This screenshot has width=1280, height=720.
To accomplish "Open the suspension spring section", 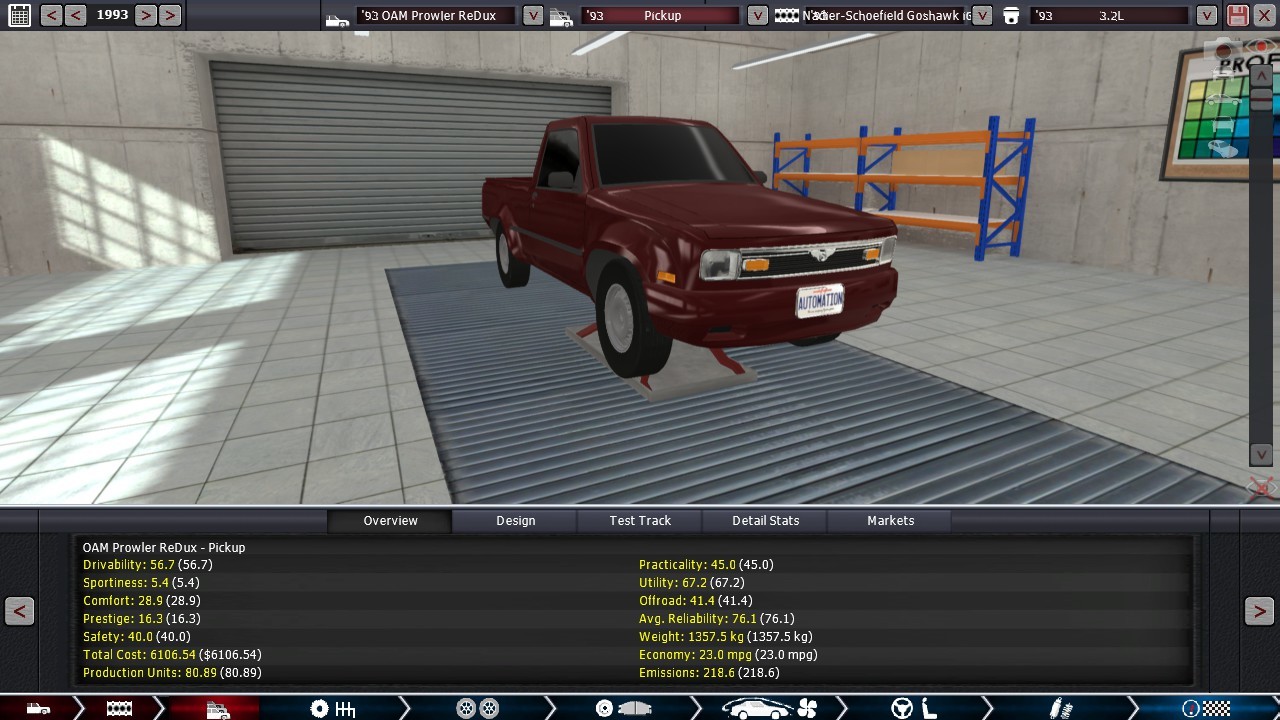I will coord(1061,709).
